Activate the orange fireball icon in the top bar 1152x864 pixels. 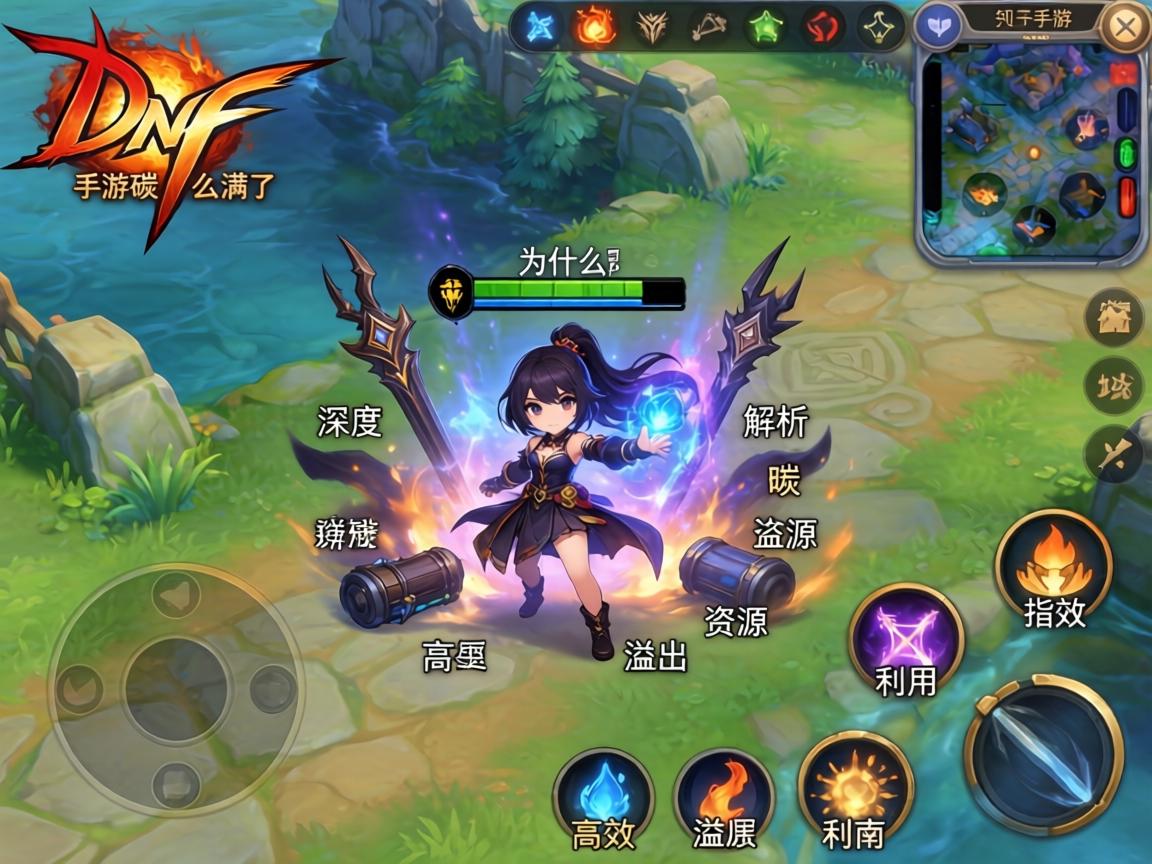point(594,26)
